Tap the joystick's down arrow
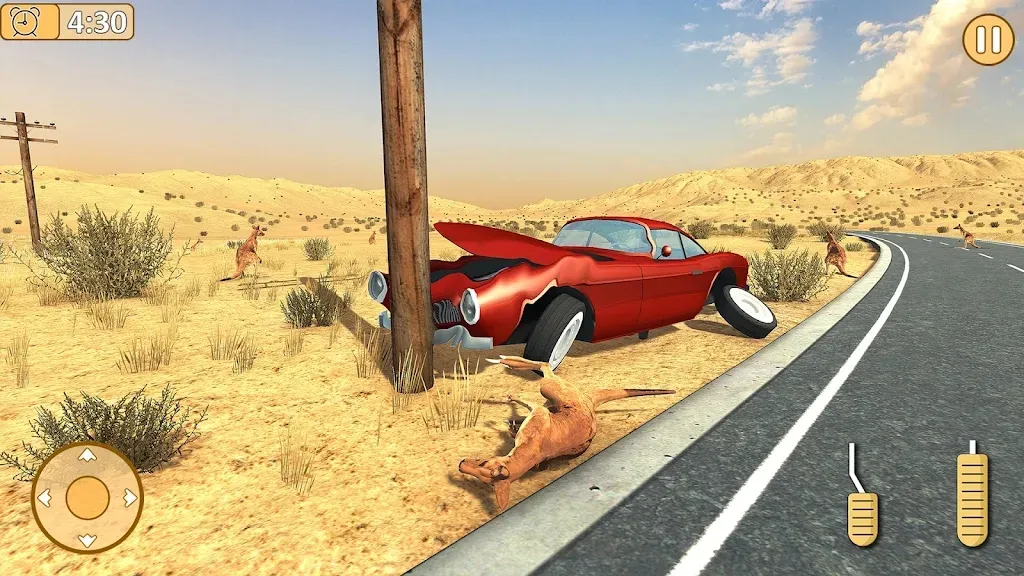1024x576 pixels. [87, 540]
